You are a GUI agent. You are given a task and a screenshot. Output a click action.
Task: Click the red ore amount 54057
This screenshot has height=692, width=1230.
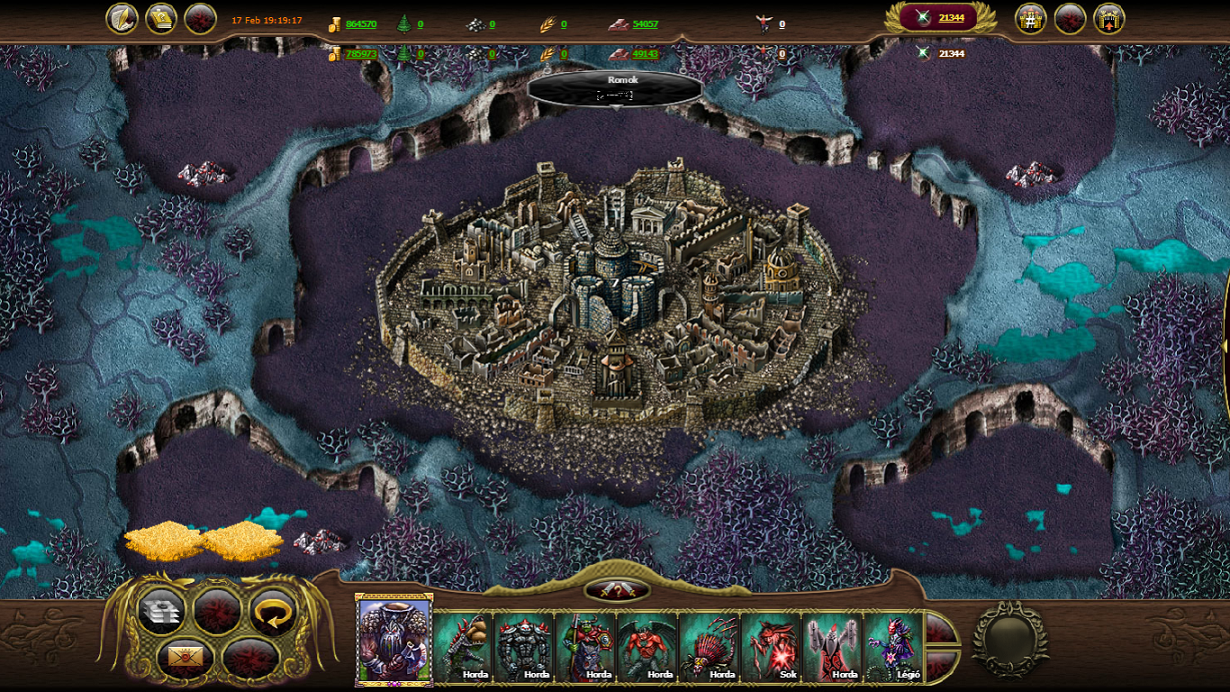click(645, 24)
